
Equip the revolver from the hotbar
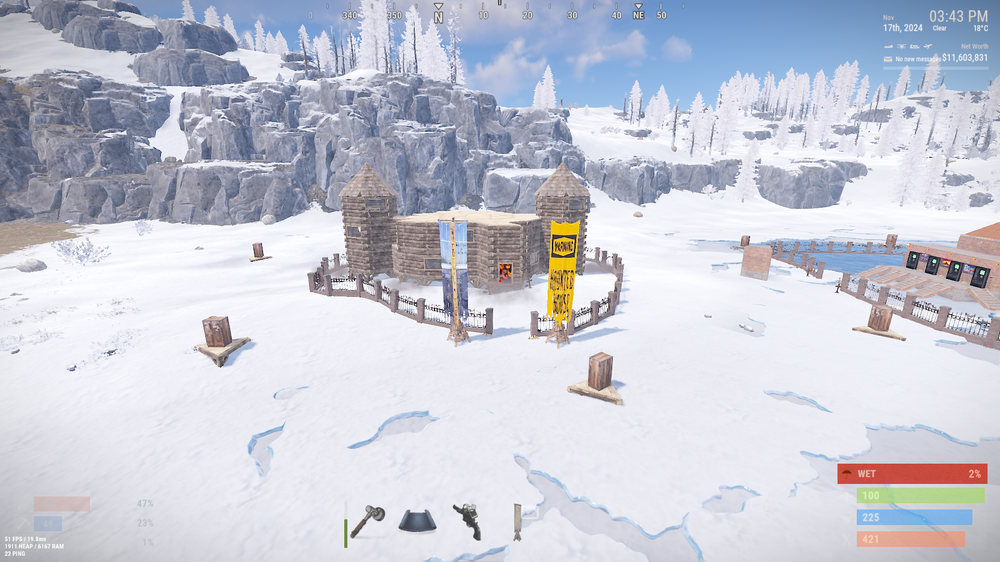click(x=467, y=521)
